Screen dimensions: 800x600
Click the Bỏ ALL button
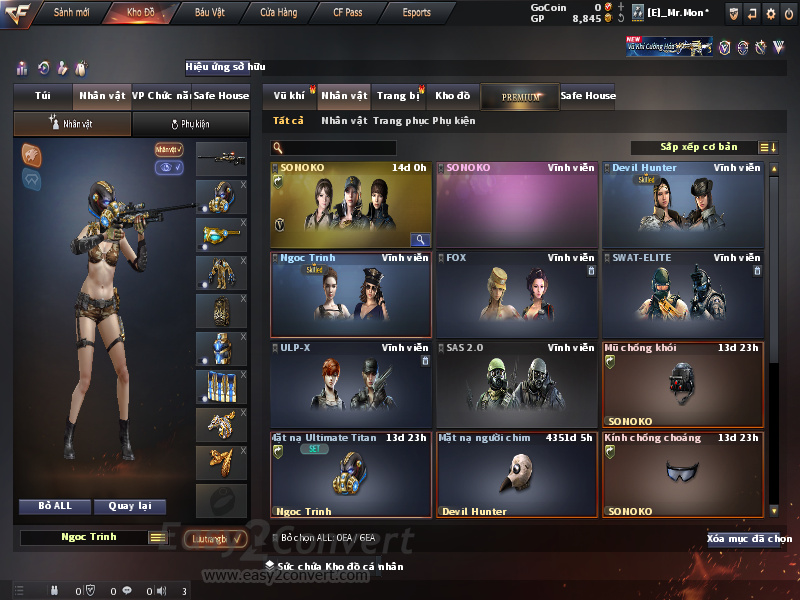coord(55,506)
